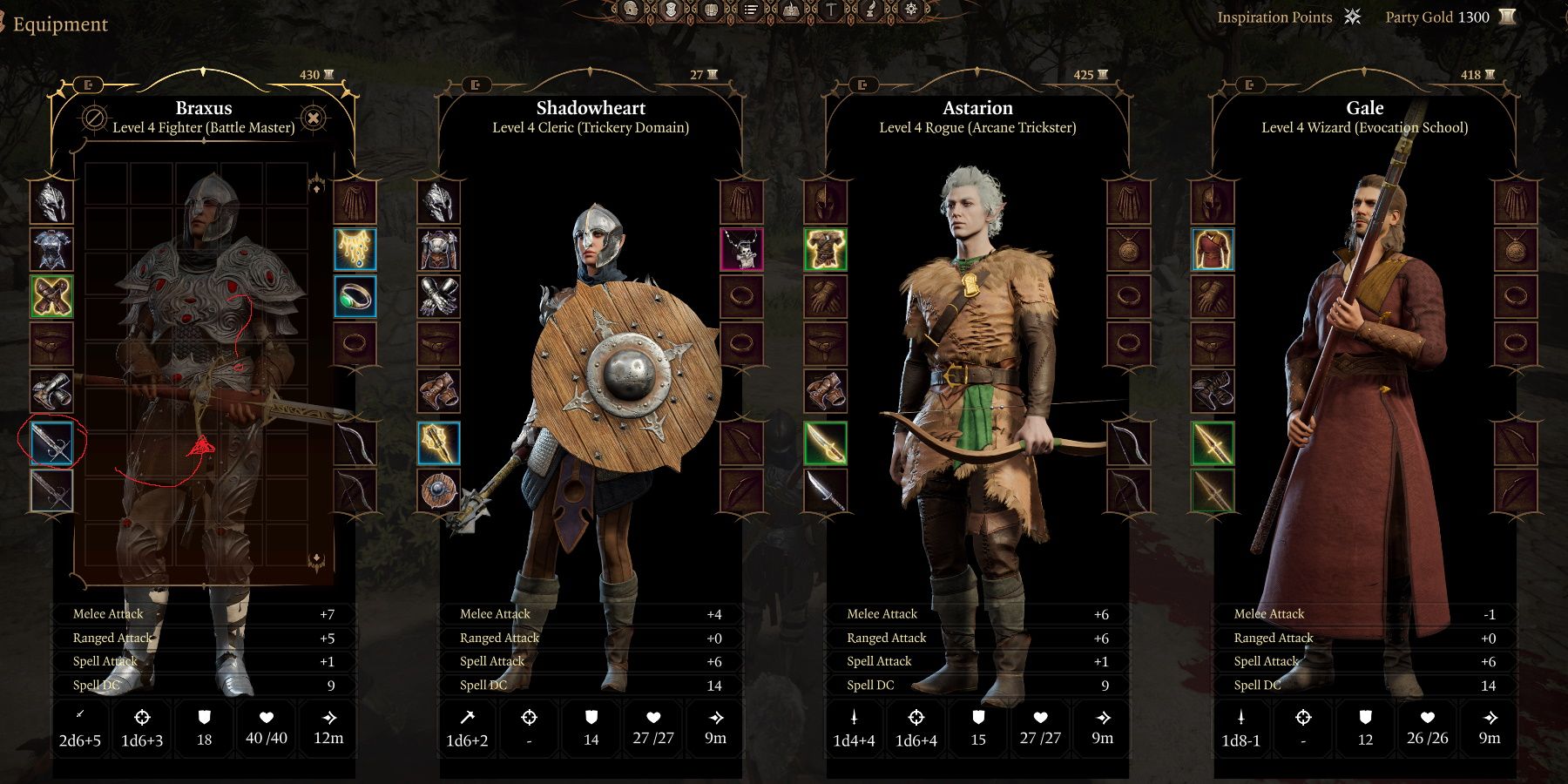Screen dimensions: 1568x784
Task: Expand Gale's inventory panel
Action: [1252, 85]
